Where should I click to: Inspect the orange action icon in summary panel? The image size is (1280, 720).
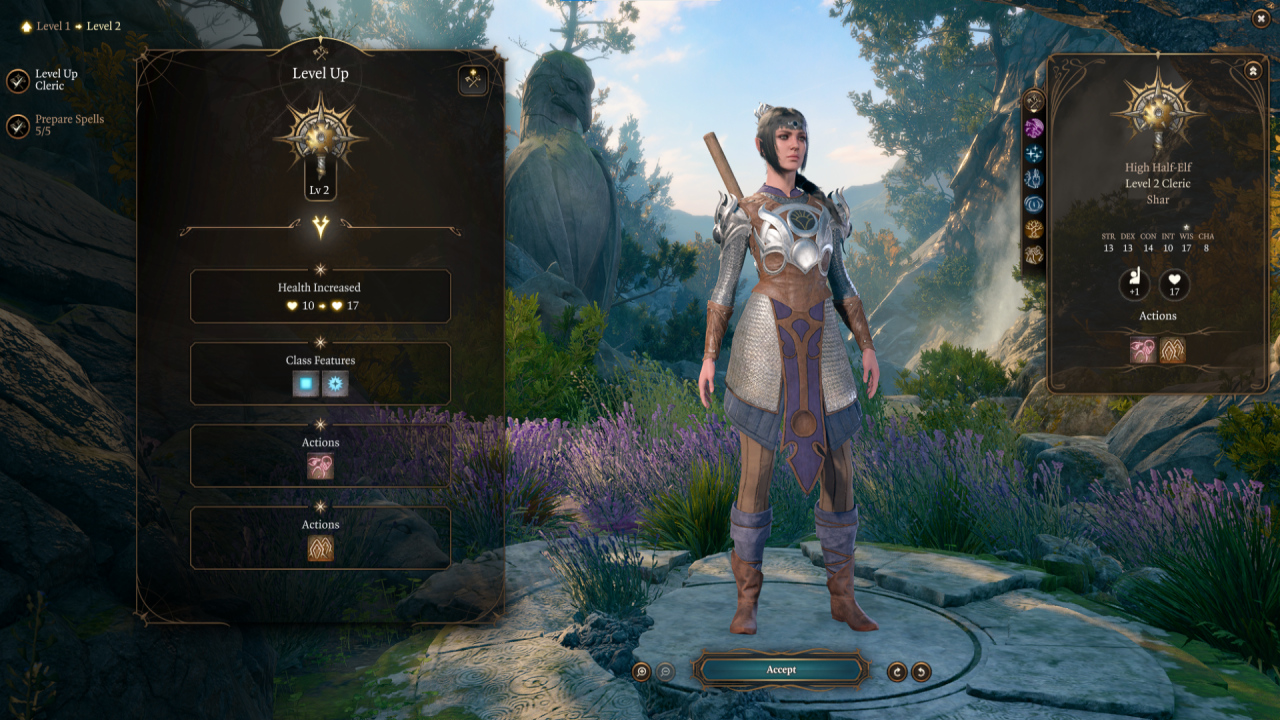1172,350
